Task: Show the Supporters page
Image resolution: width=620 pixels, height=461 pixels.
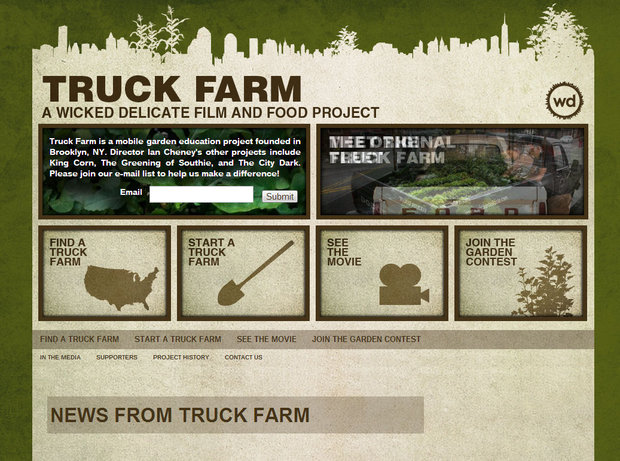Action: pyautogui.click(x=117, y=357)
